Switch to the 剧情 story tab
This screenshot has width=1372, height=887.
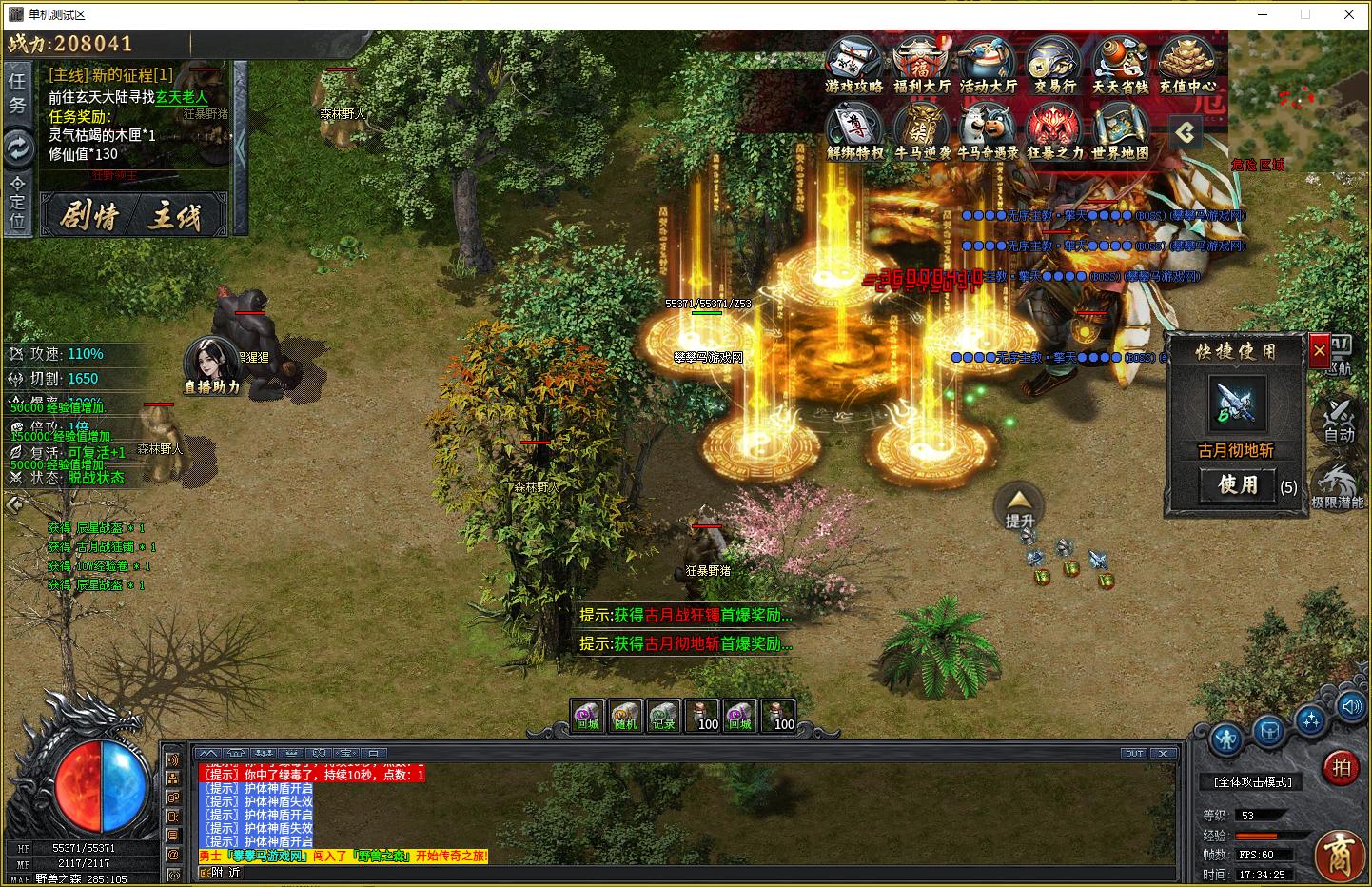[x=89, y=216]
